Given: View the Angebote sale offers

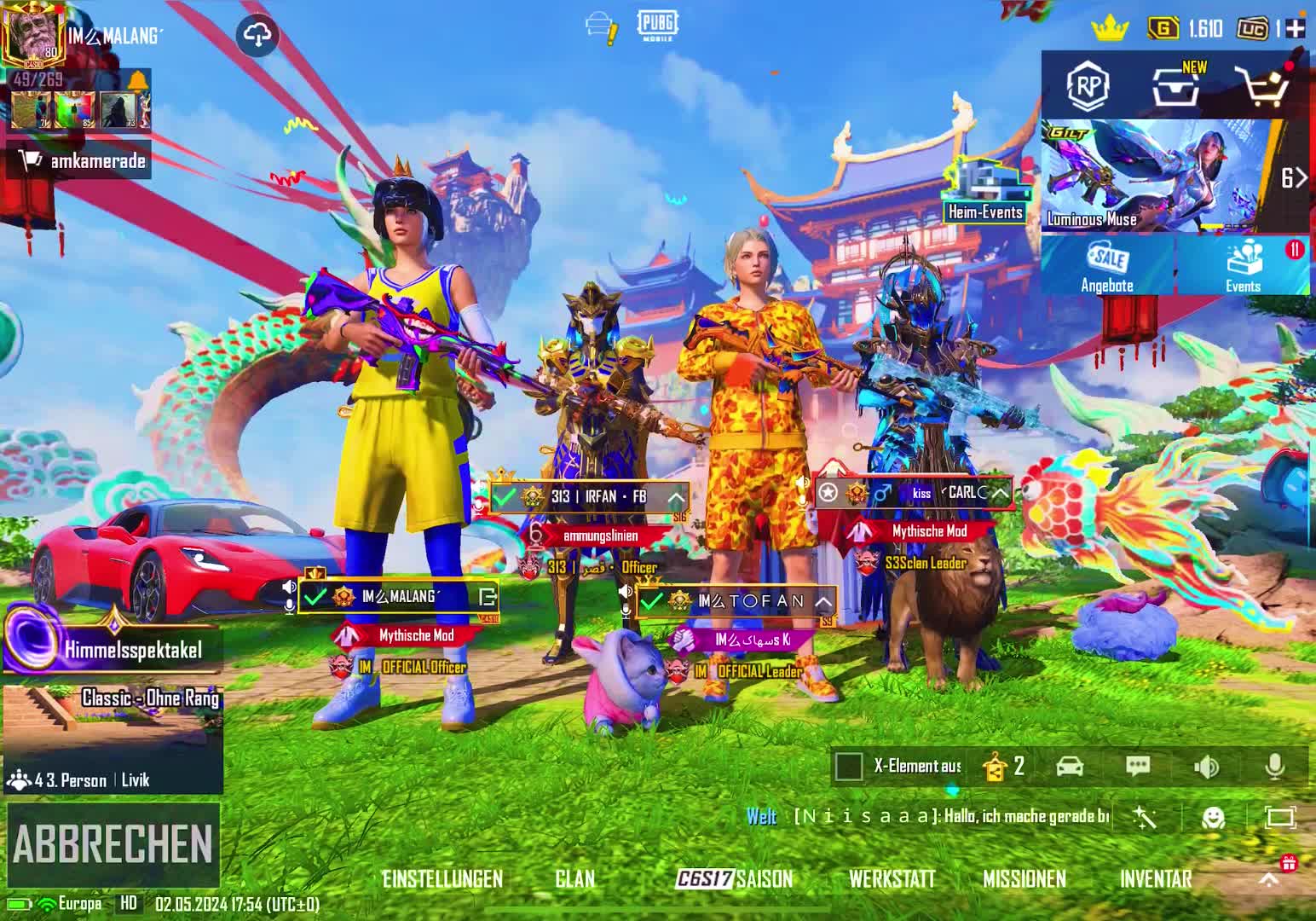Looking at the screenshot, I should coord(1107,266).
